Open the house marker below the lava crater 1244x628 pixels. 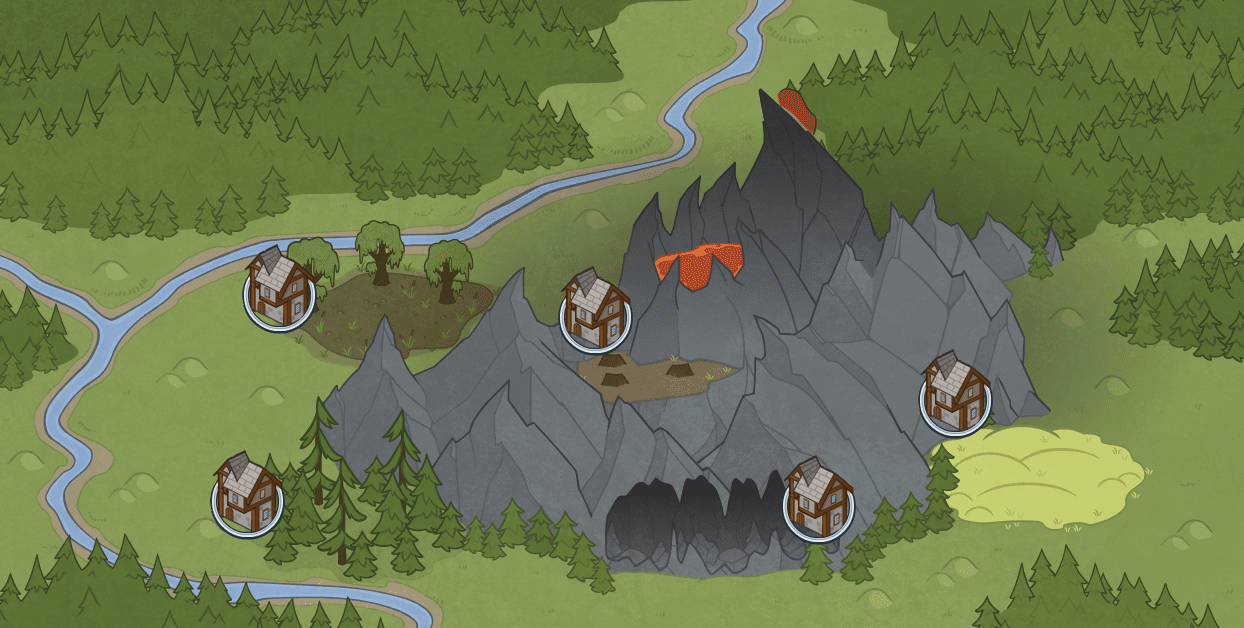595,312
